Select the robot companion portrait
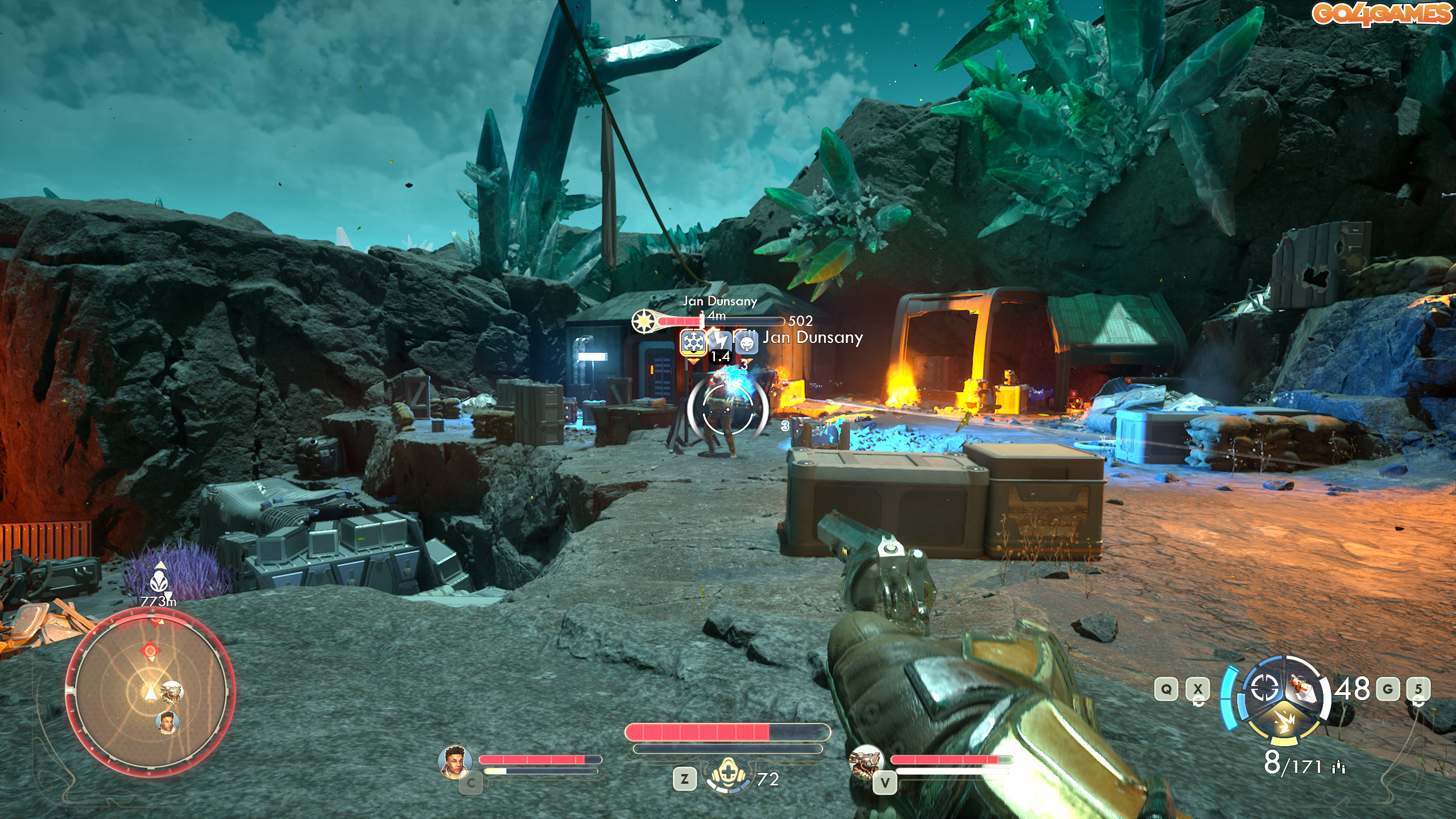 tap(864, 761)
